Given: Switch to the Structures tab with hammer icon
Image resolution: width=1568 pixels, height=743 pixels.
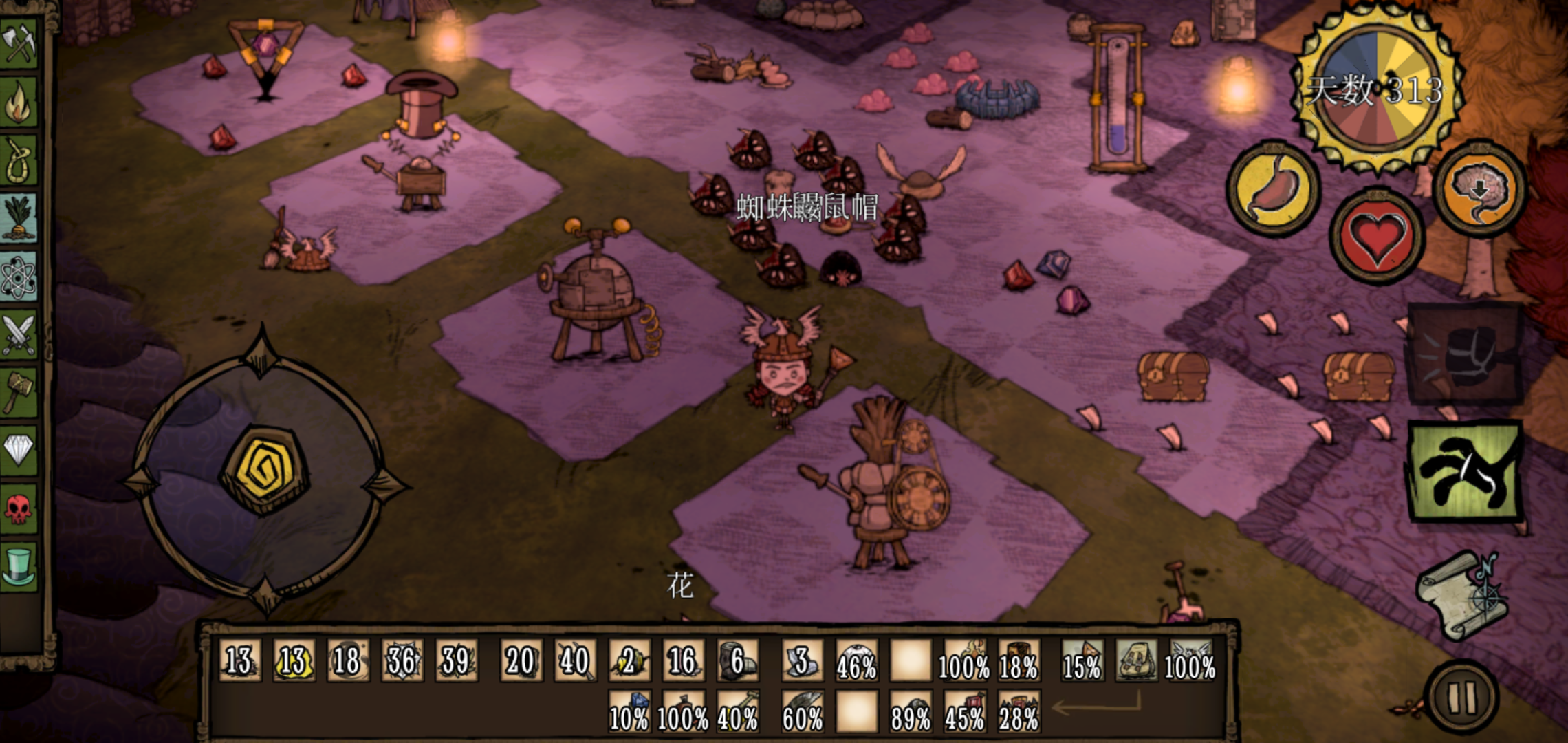Looking at the screenshot, I should tap(19, 392).
